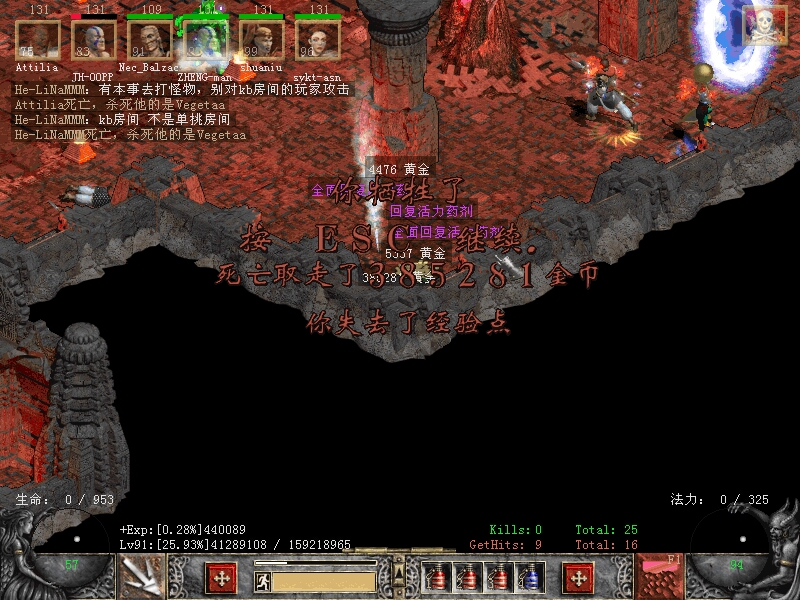The height and width of the screenshot is (600, 800).
Task: Open the left attack skill selector
Action: (x=141, y=578)
